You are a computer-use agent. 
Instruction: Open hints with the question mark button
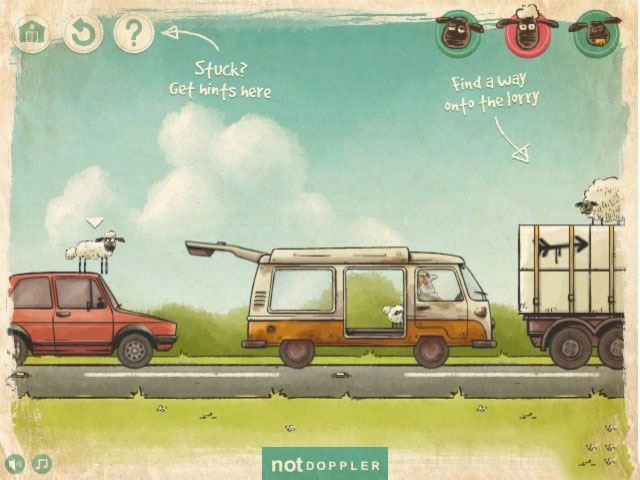(133, 33)
